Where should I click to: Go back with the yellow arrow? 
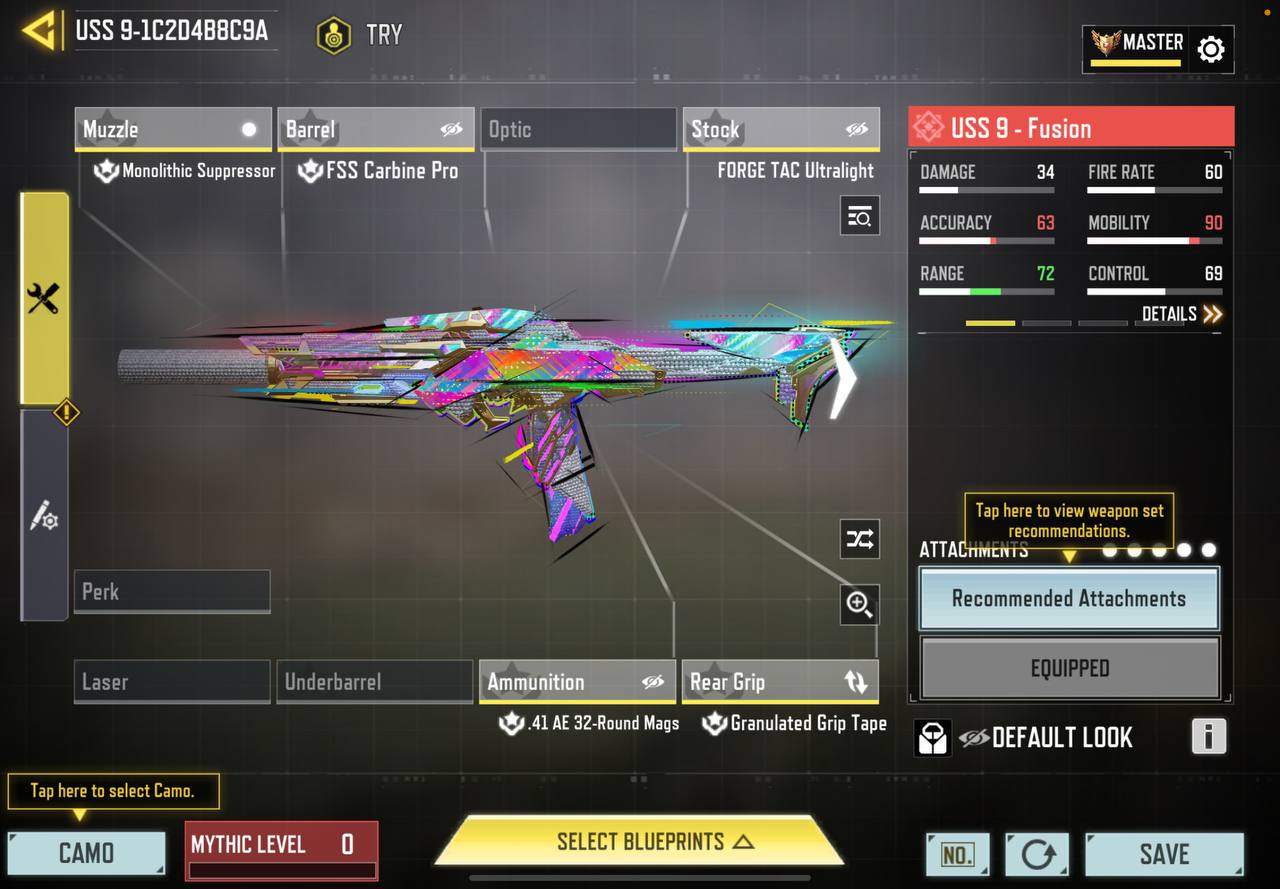[39, 30]
